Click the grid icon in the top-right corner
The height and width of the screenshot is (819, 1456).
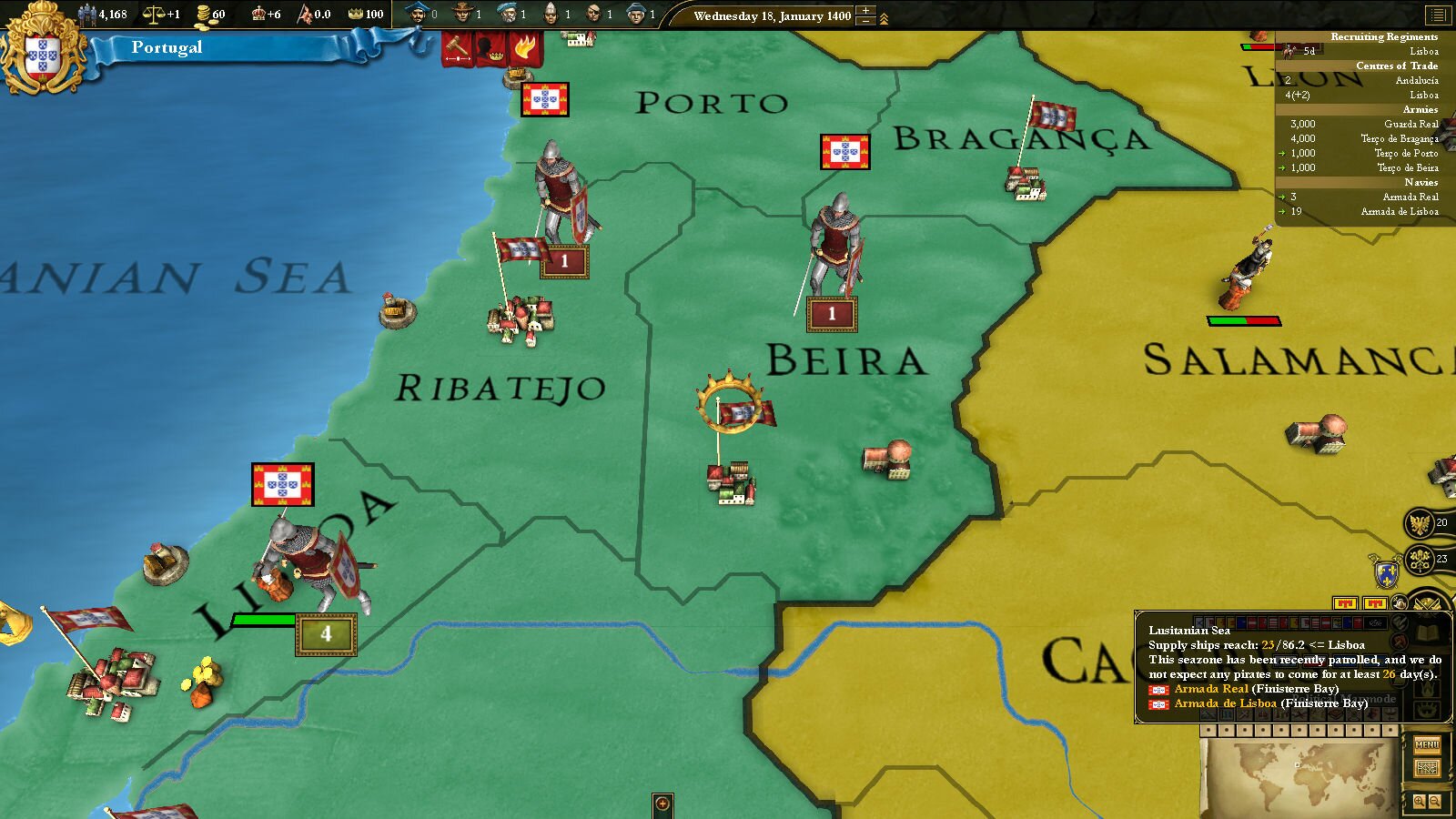point(1439,15)
